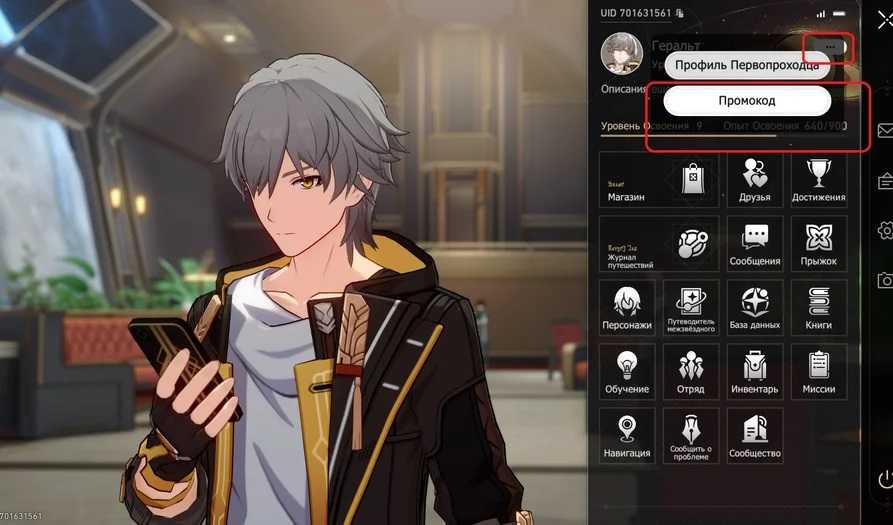The image size is (893, 525).
Task: Open the Обучение tutorial tile
Action: point(627,372)
